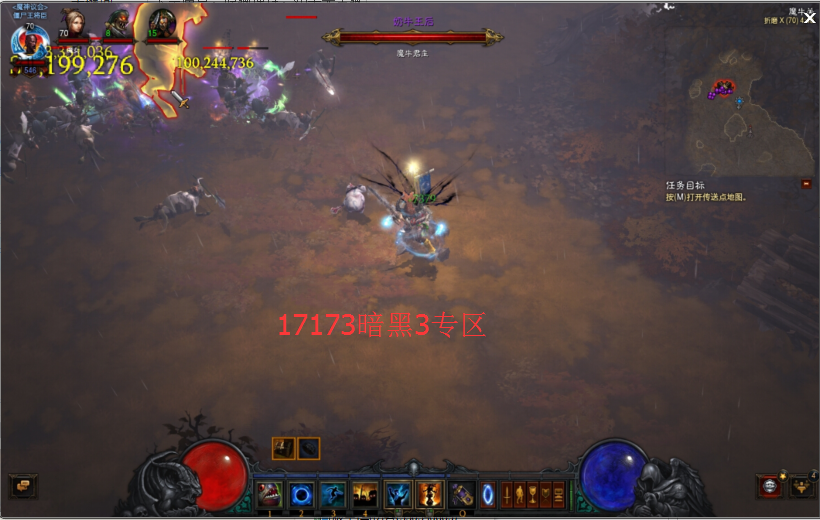
Task: Select your own player portrait
Action: [x=30, y=41]
